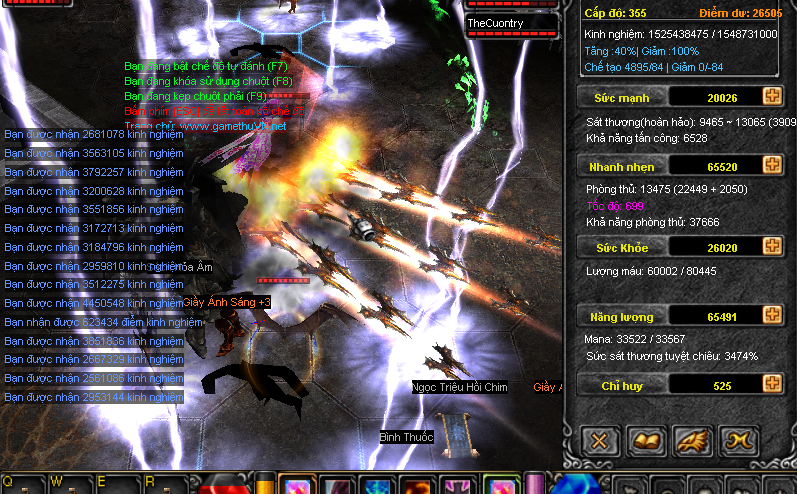797x494 pixels.
Task: Increase the Năng lượng stat
Action: (772, 315)
